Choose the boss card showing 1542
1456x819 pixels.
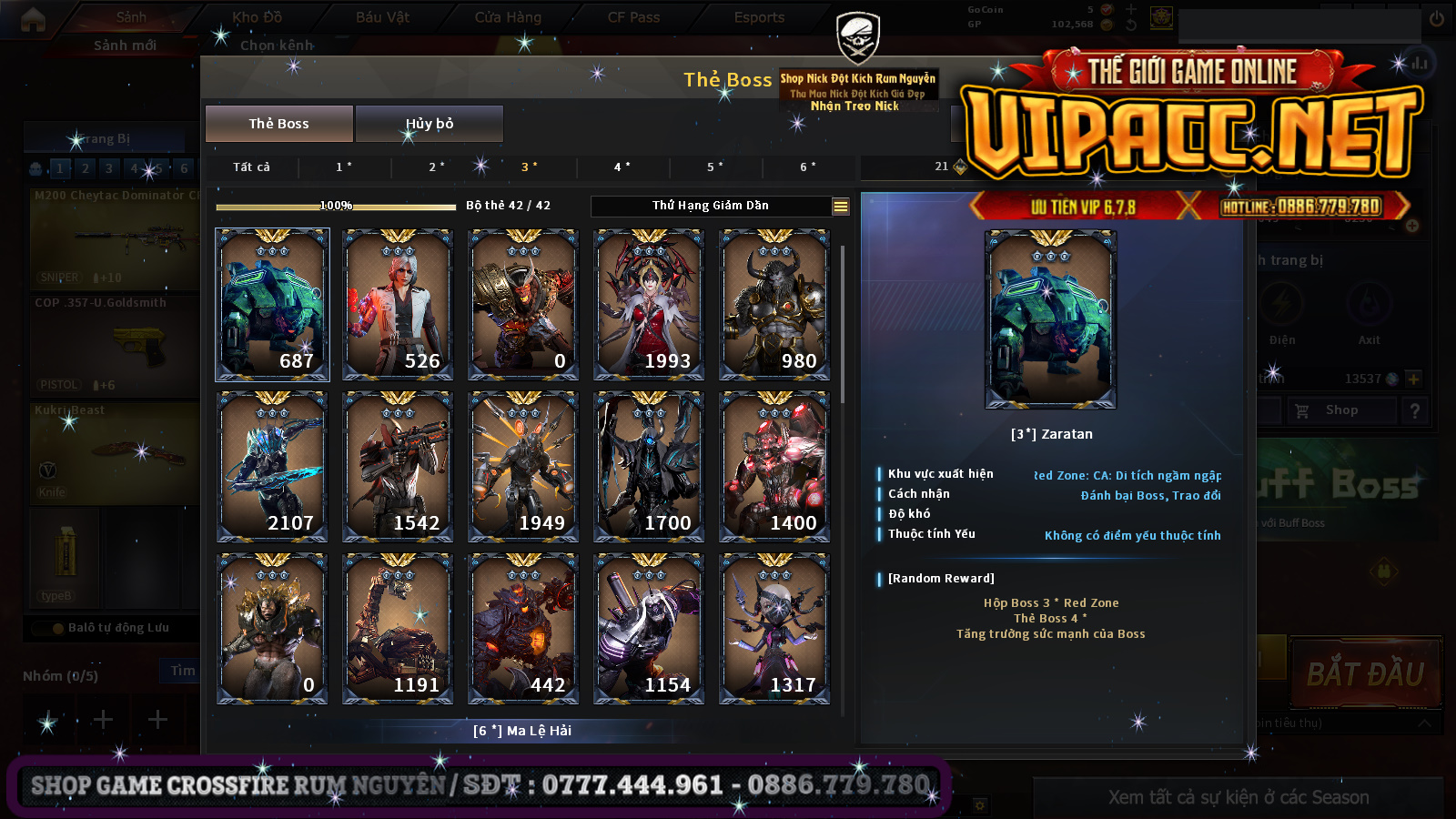[398, 466]
